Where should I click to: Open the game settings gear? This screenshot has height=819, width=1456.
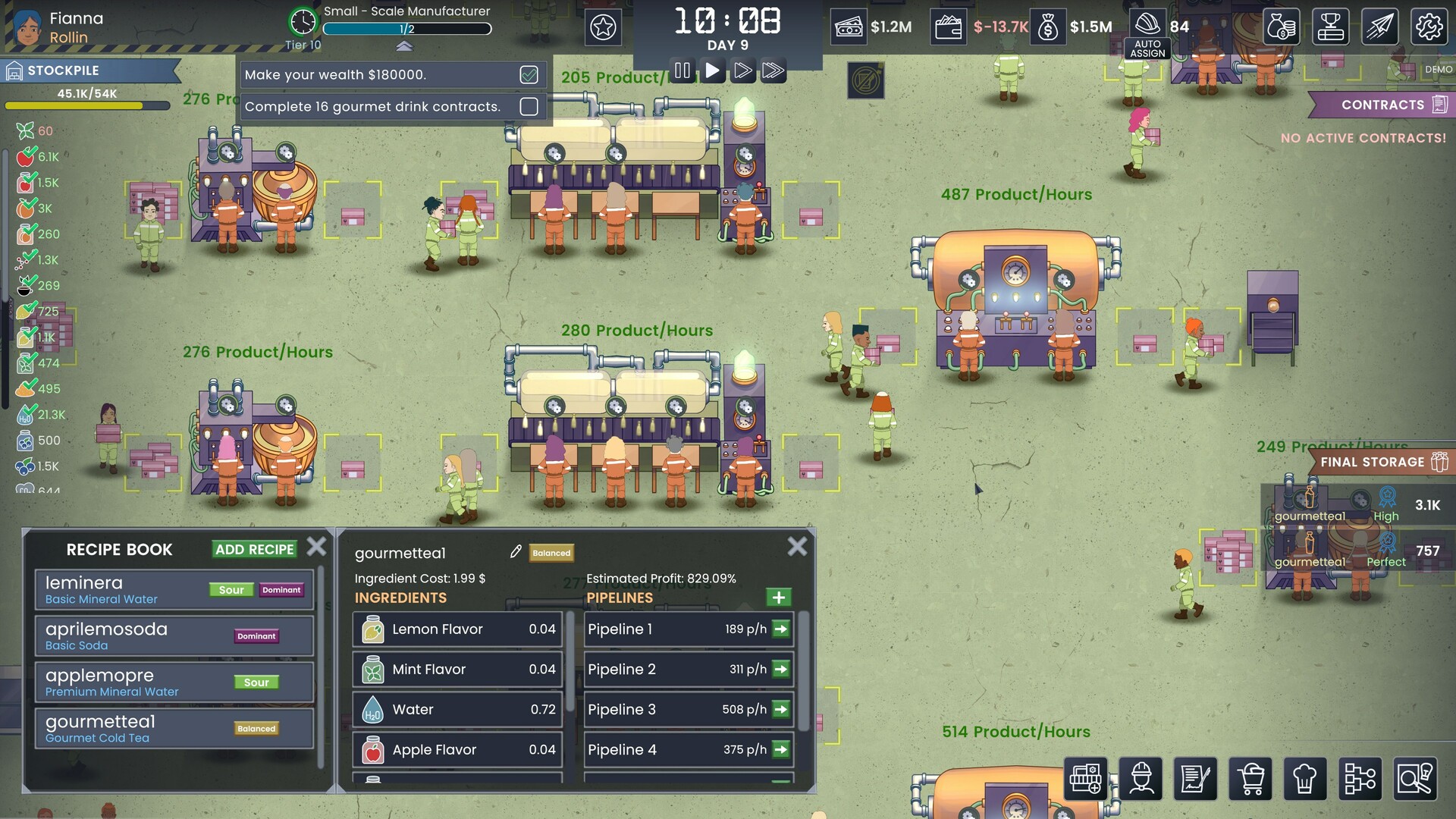pos(1431,26)
